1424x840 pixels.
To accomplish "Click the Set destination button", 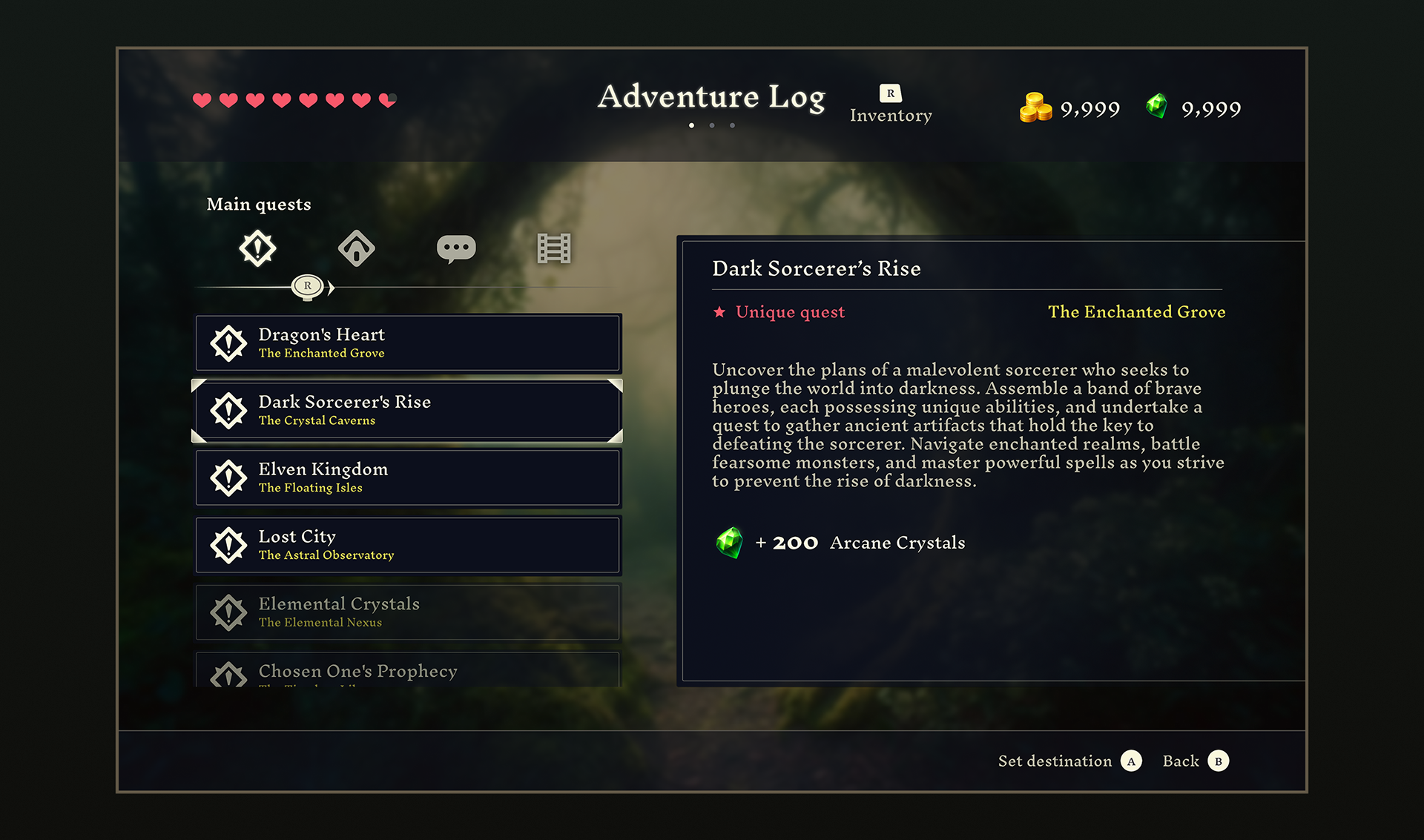I will coord(1069,761).
